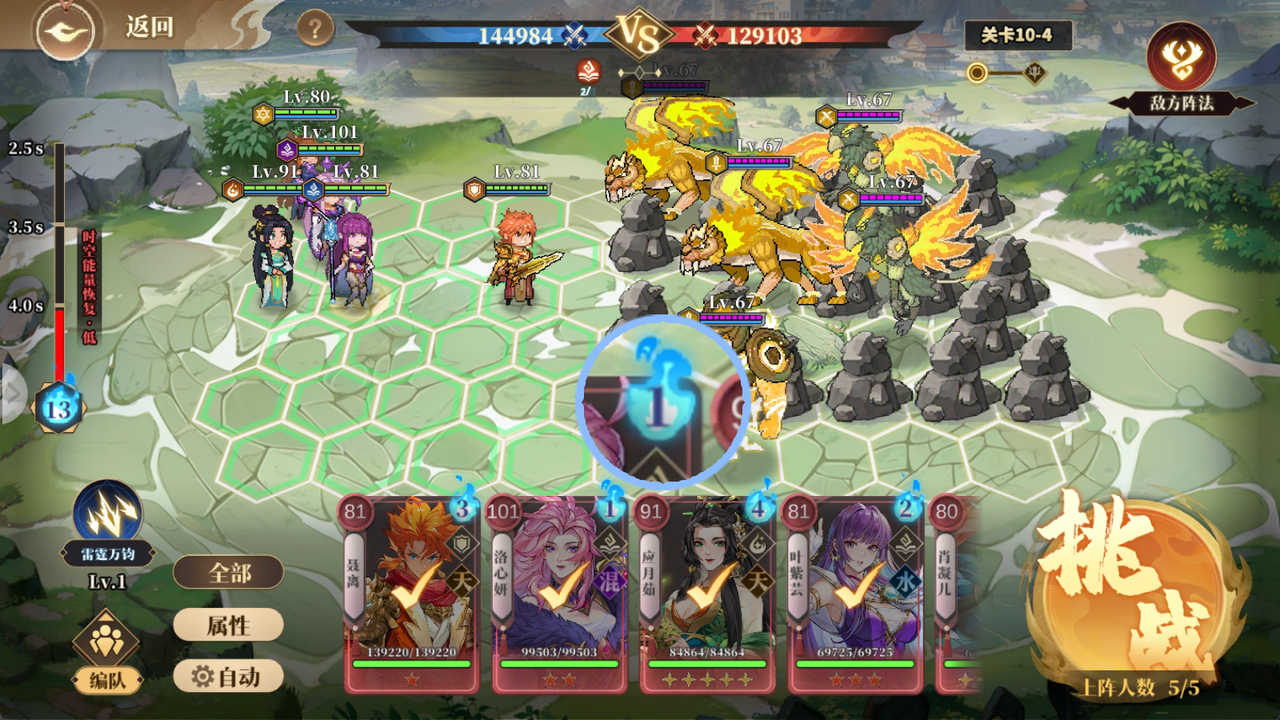The height and width of the screenshot is (720, 1280).
Task: Select the 洛心妍 hero card
Action: coord(557,593)
